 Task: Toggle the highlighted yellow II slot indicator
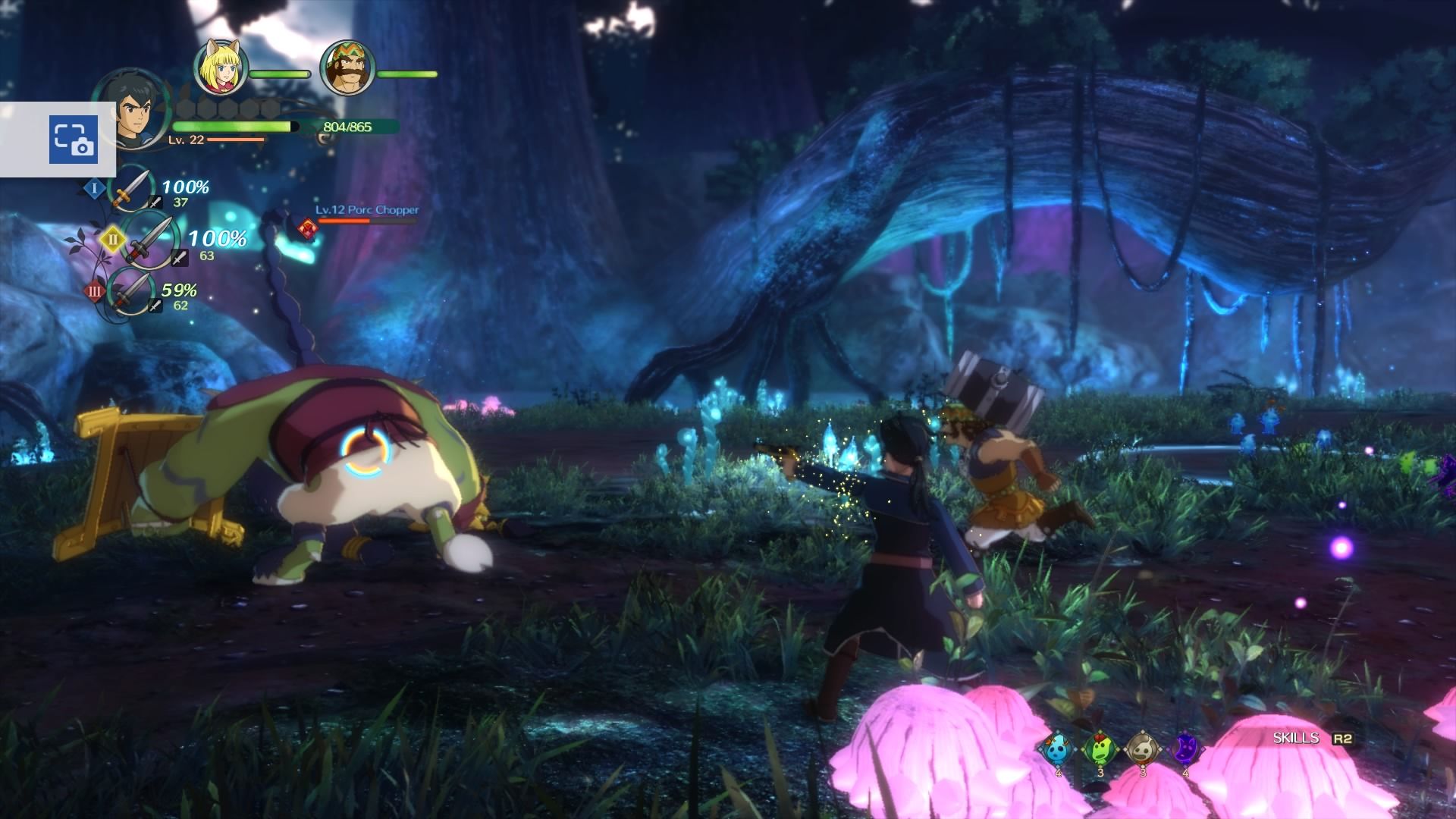click(x=112, y=239)
